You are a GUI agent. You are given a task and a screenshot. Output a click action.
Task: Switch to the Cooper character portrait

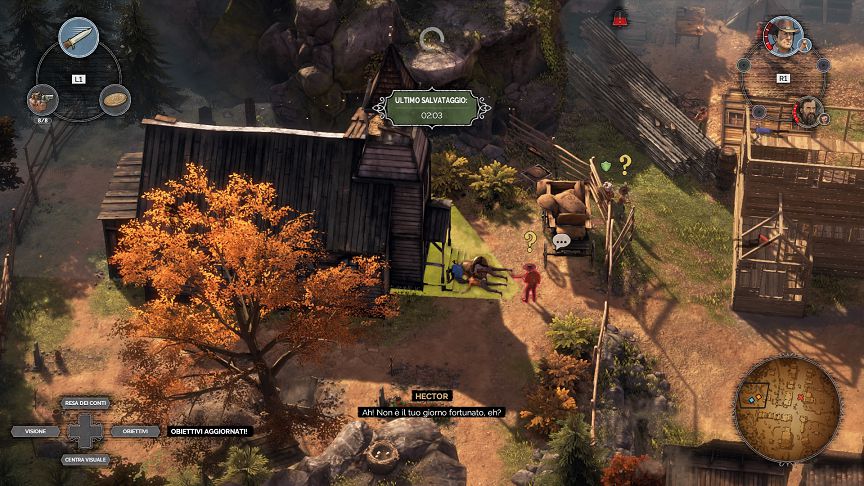point(784,39)
